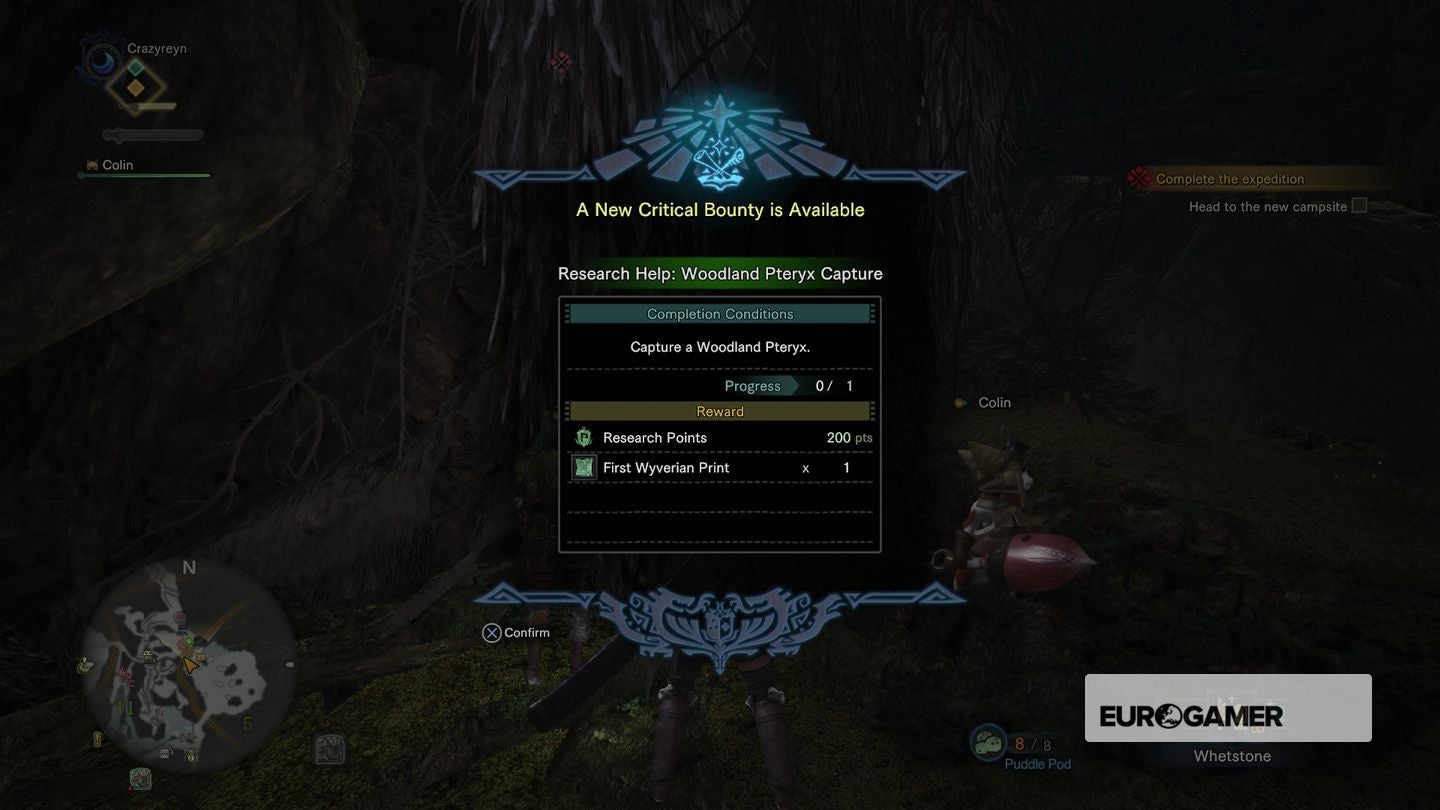
Task: Click the Crazyreyn player name emblem
Action: pyautogui.click(x=101, y=62)
